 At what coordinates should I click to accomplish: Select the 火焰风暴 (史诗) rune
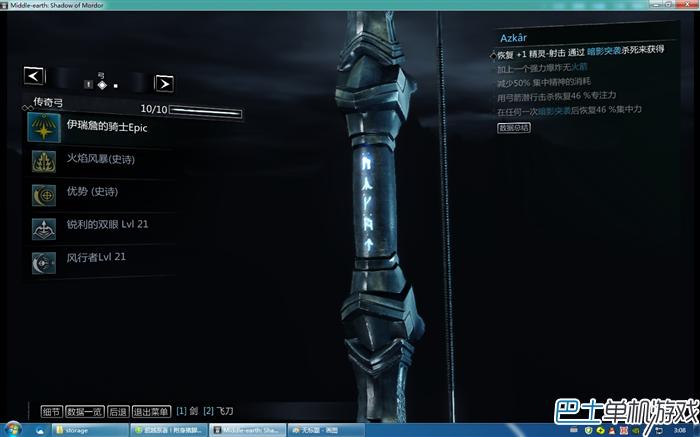[x=98, y=159]
